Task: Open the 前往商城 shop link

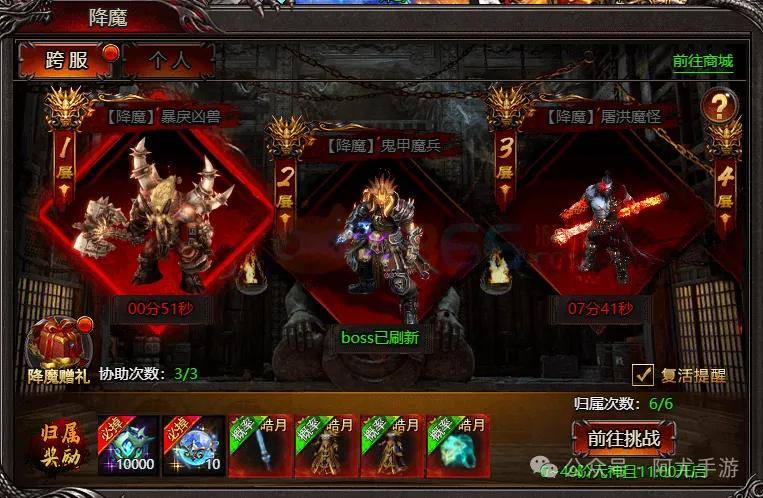Action: pyautogui.click(x=702, y=61)
